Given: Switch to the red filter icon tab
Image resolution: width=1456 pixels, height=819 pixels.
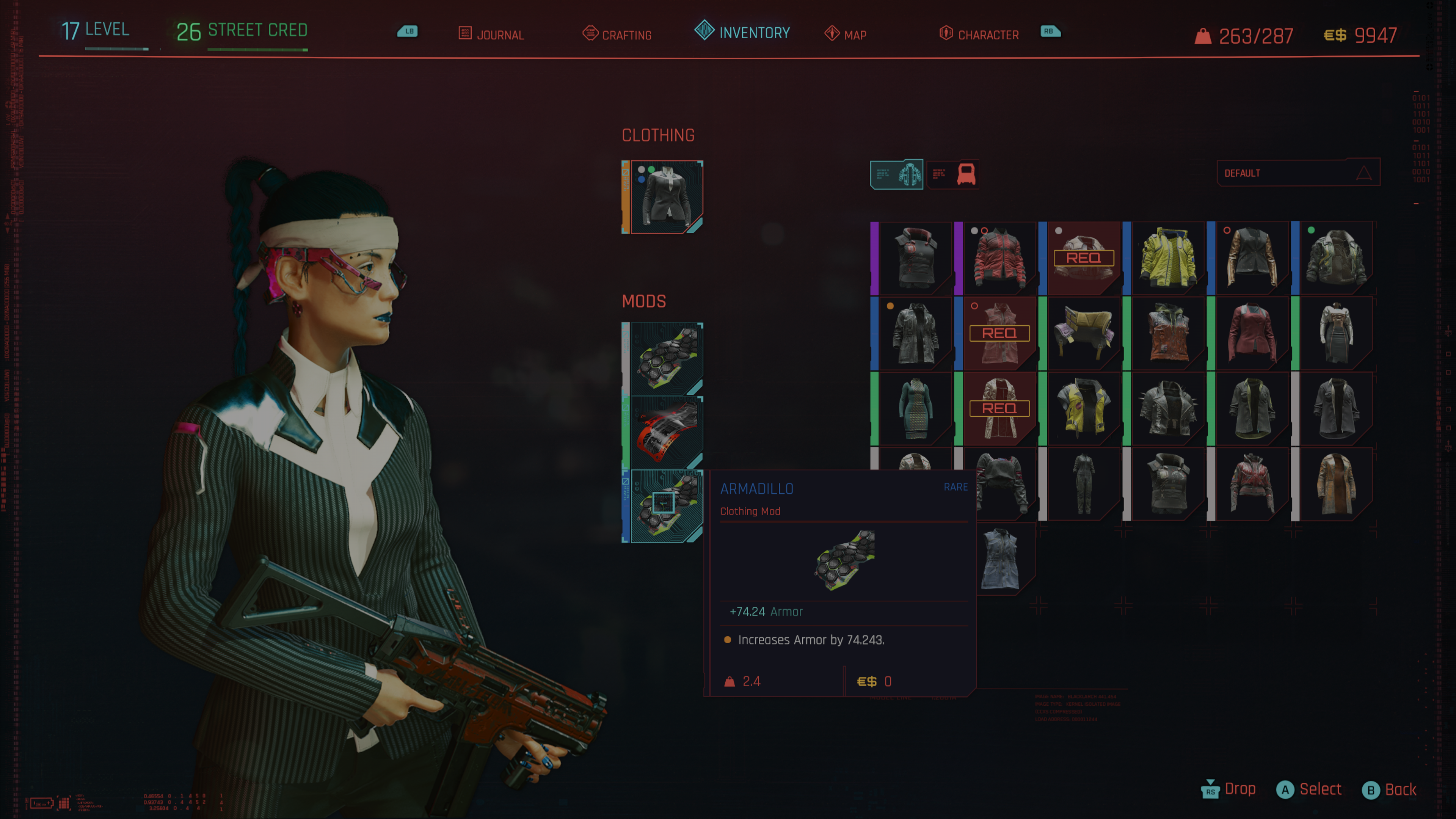Looking at the screenshot, I should point(953,174).
